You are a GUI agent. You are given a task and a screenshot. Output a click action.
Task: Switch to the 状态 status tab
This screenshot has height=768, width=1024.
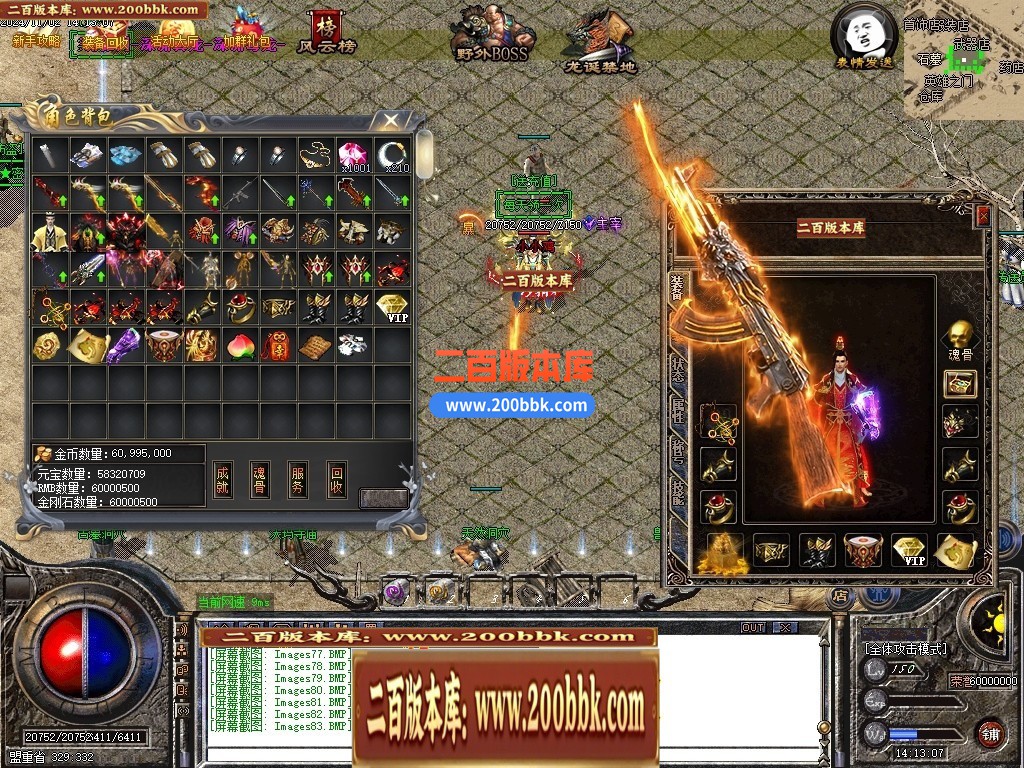tap(678, 367)
